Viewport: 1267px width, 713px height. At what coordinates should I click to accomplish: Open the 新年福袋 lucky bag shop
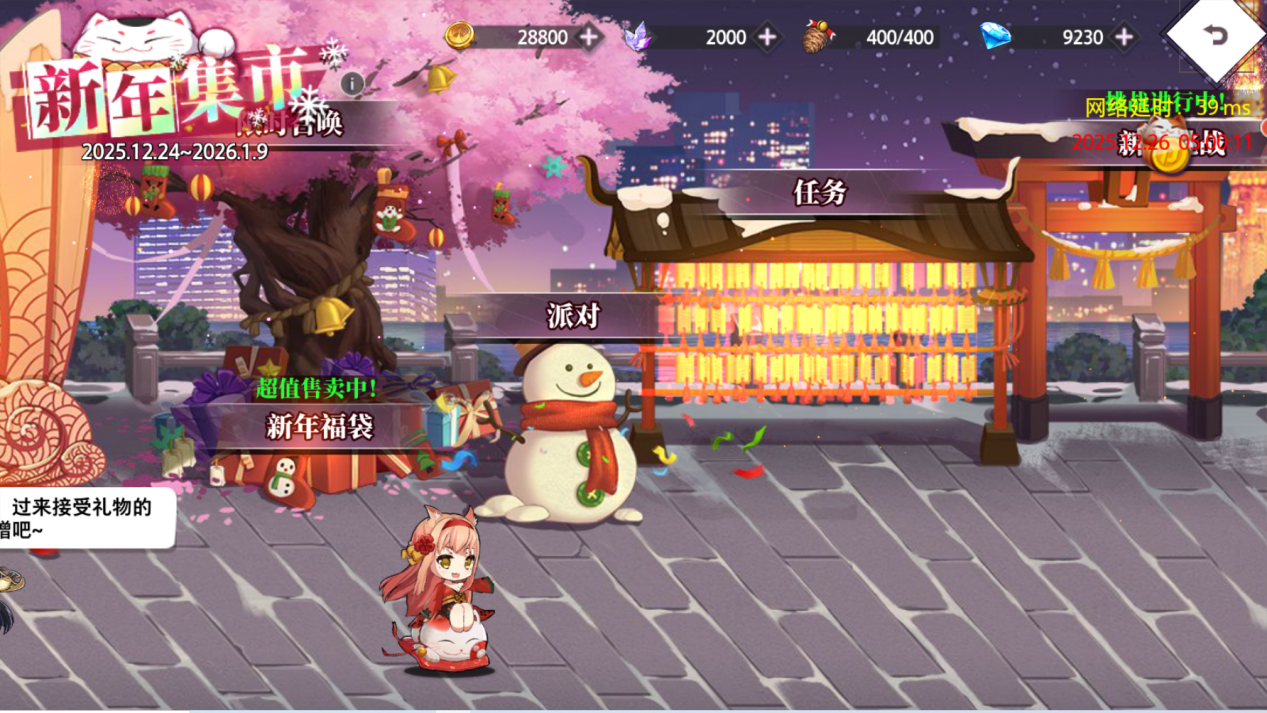coord(319,427)
